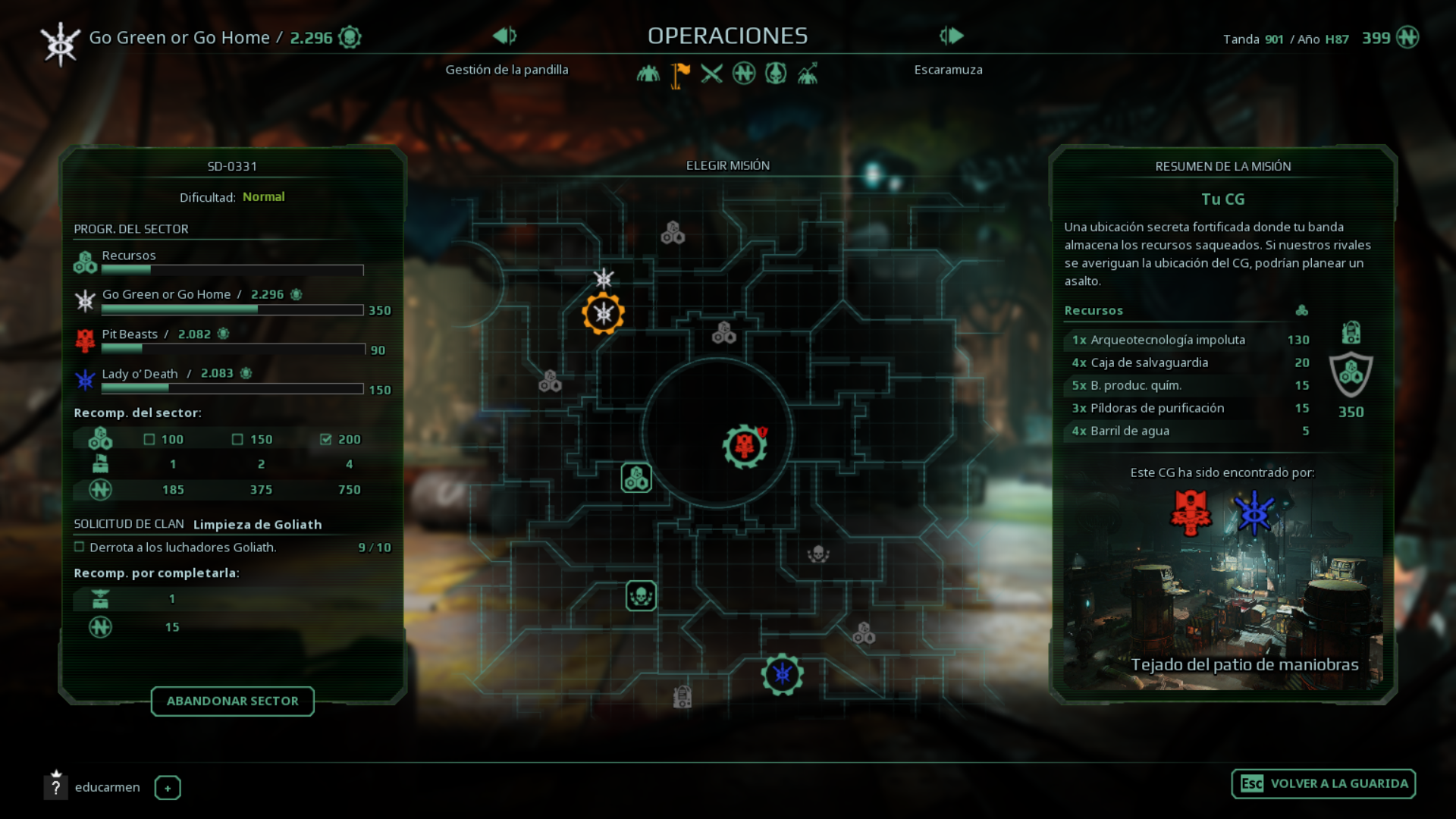Toggle the 100 resources sector reward checkbox

[149, 440]
